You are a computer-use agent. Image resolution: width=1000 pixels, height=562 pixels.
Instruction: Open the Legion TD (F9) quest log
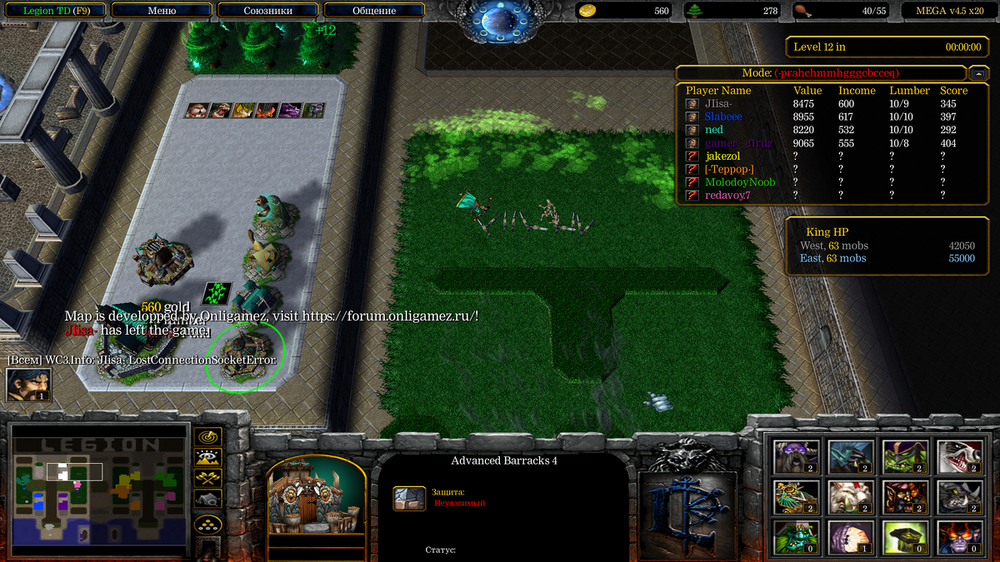pos(54,11)
